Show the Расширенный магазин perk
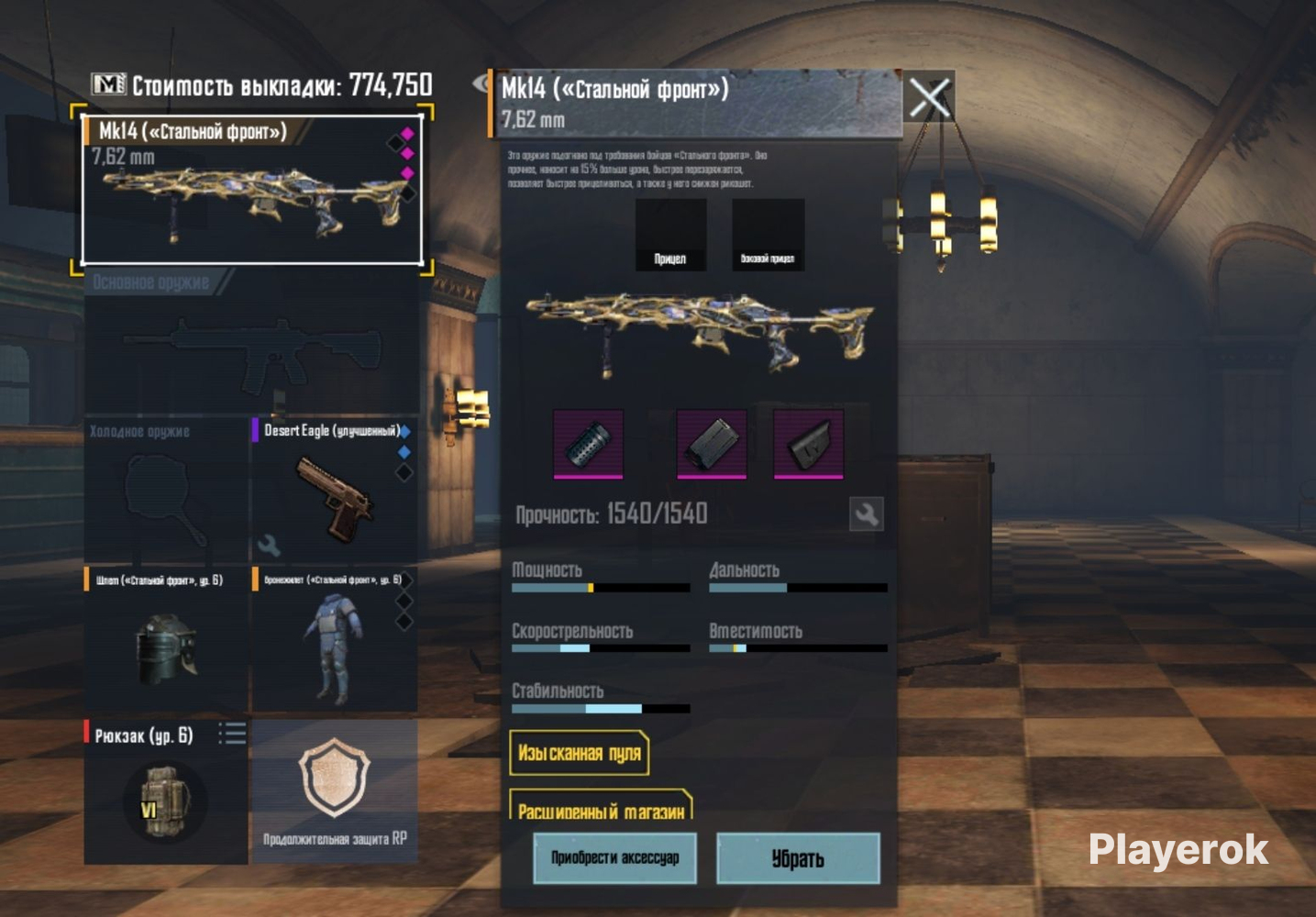 tap(601, 807)
